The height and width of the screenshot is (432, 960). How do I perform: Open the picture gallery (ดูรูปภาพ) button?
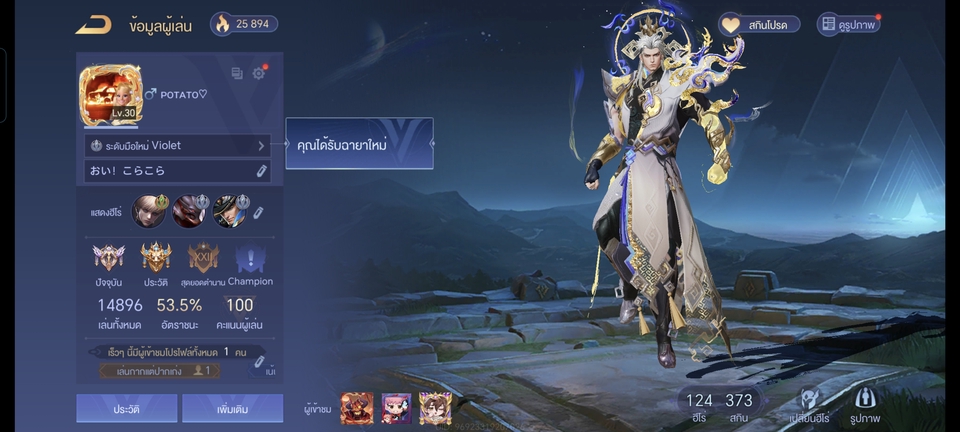849,24
